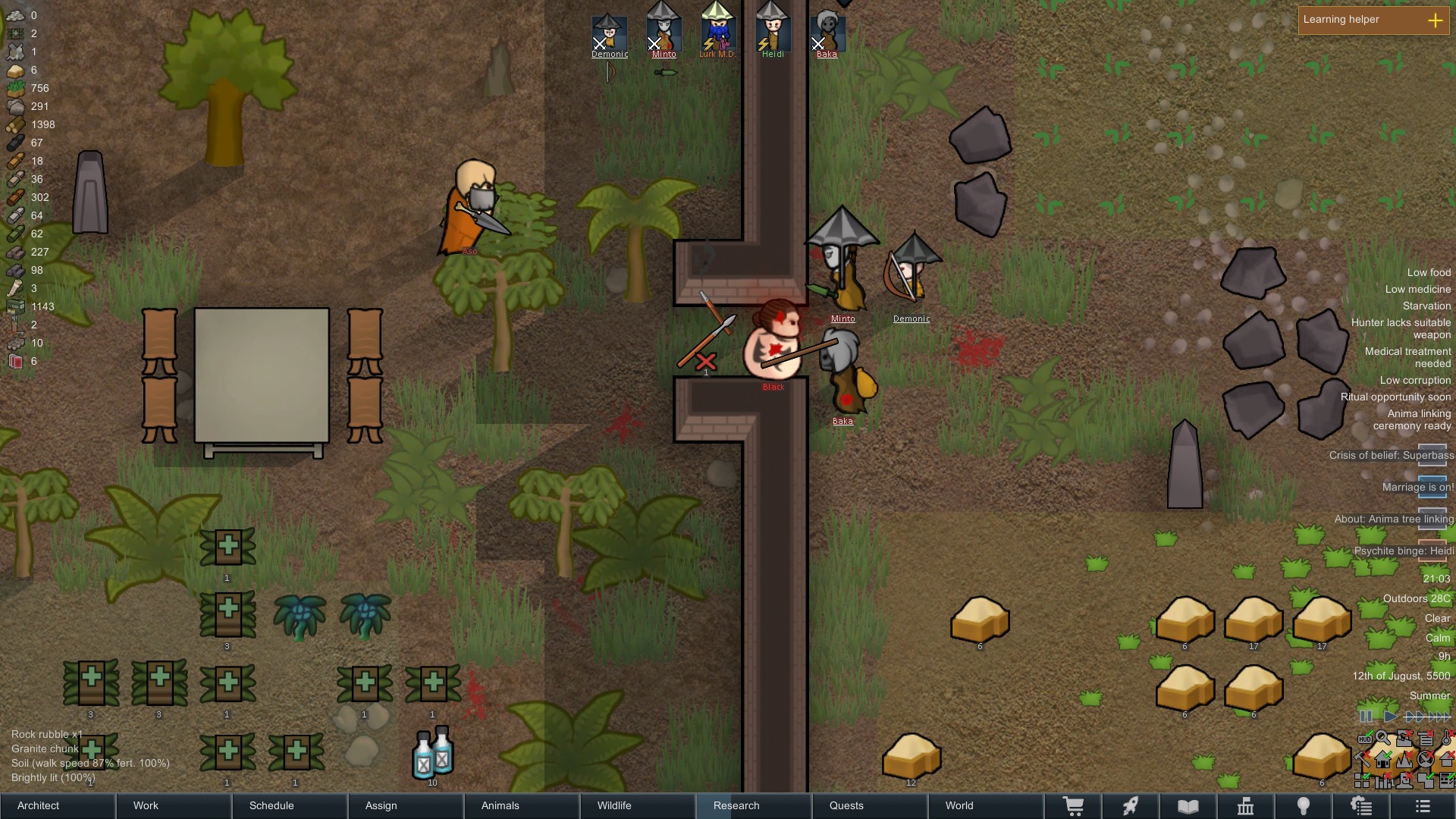Open the Crisis of belief Superbass letter
1456x819 pixels.
[1432, 455]
